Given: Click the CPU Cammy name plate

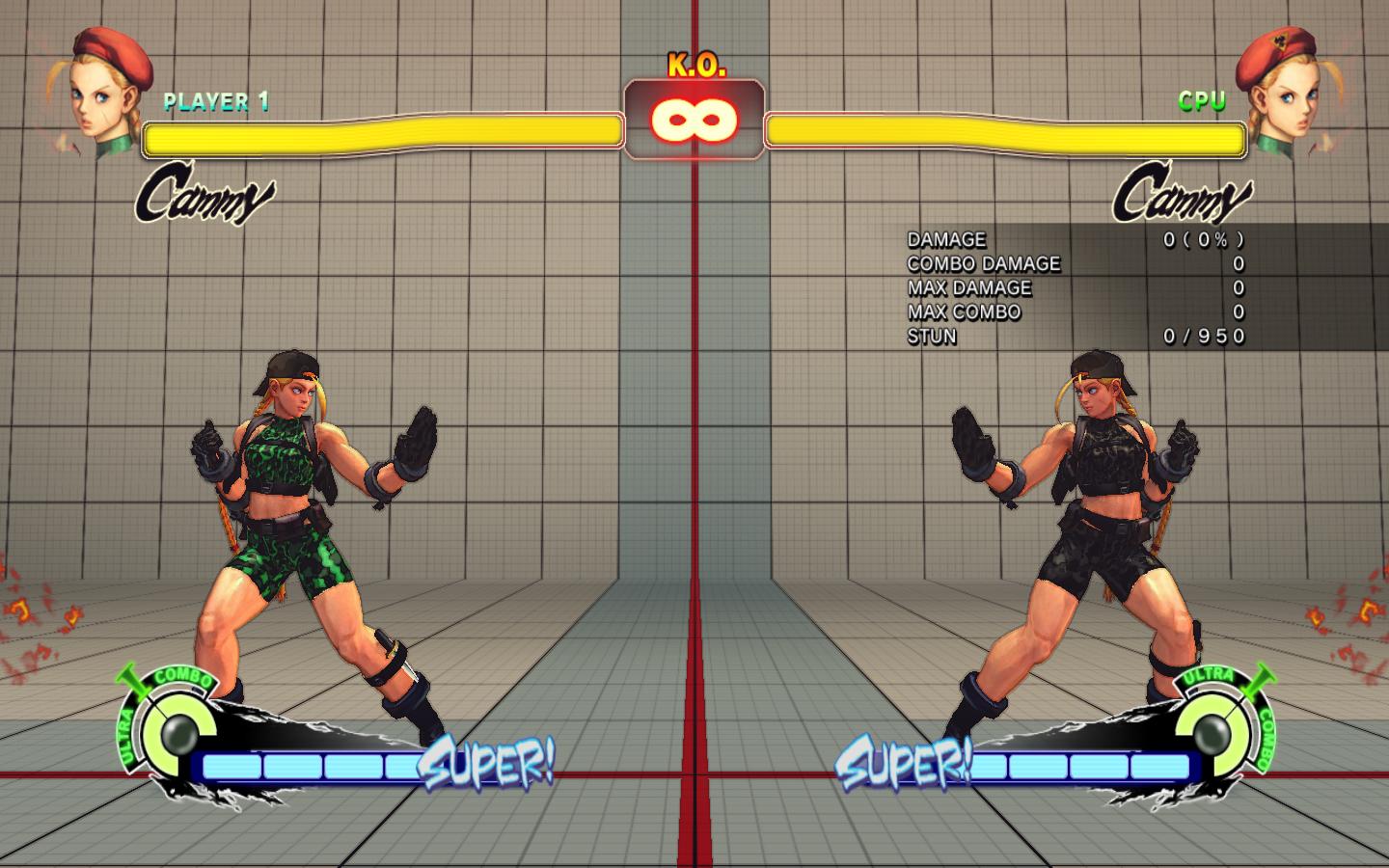Looking at the screenshot, I should (1182, 195).
